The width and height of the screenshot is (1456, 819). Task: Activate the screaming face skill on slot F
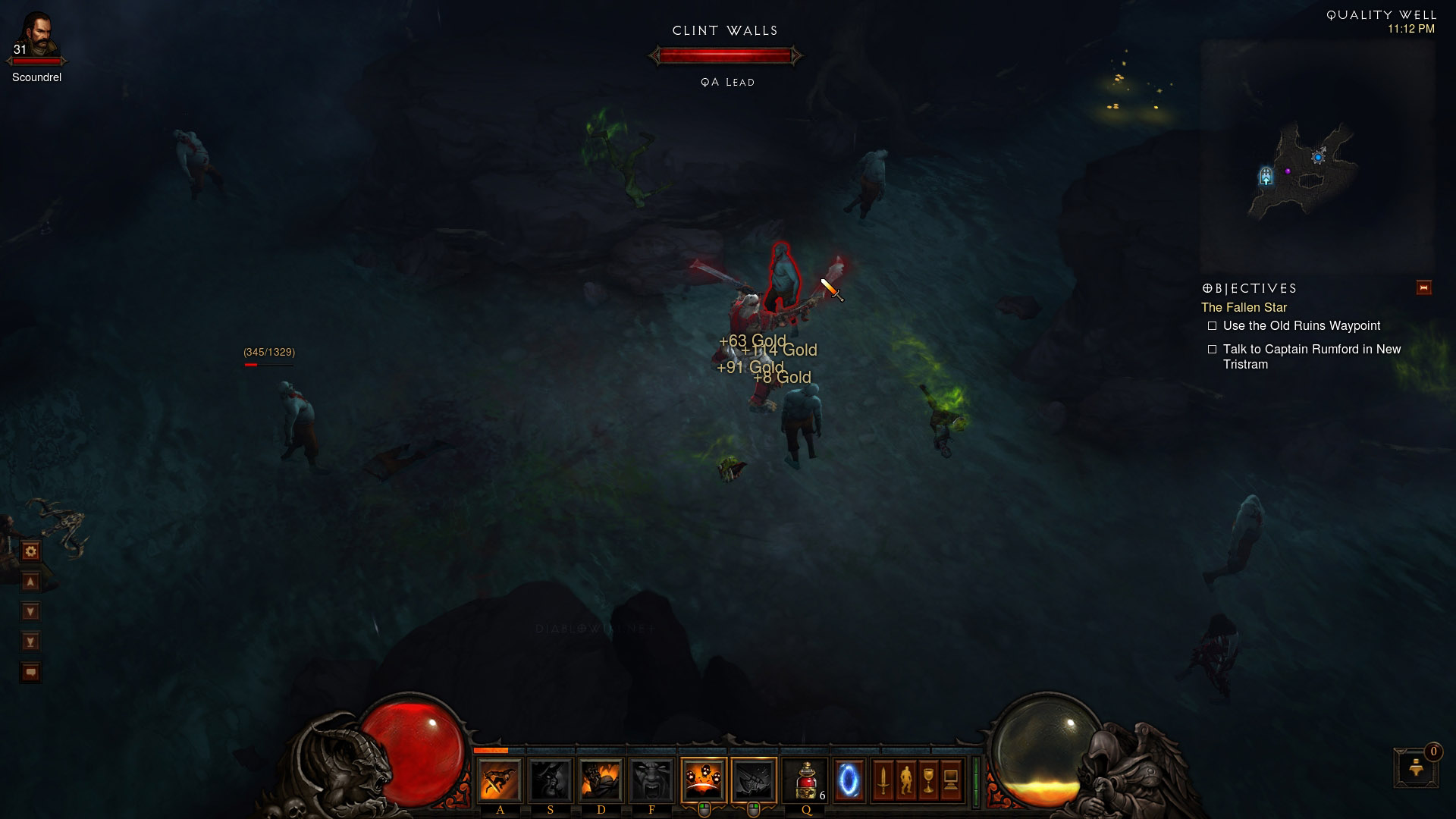click(651, 780)
